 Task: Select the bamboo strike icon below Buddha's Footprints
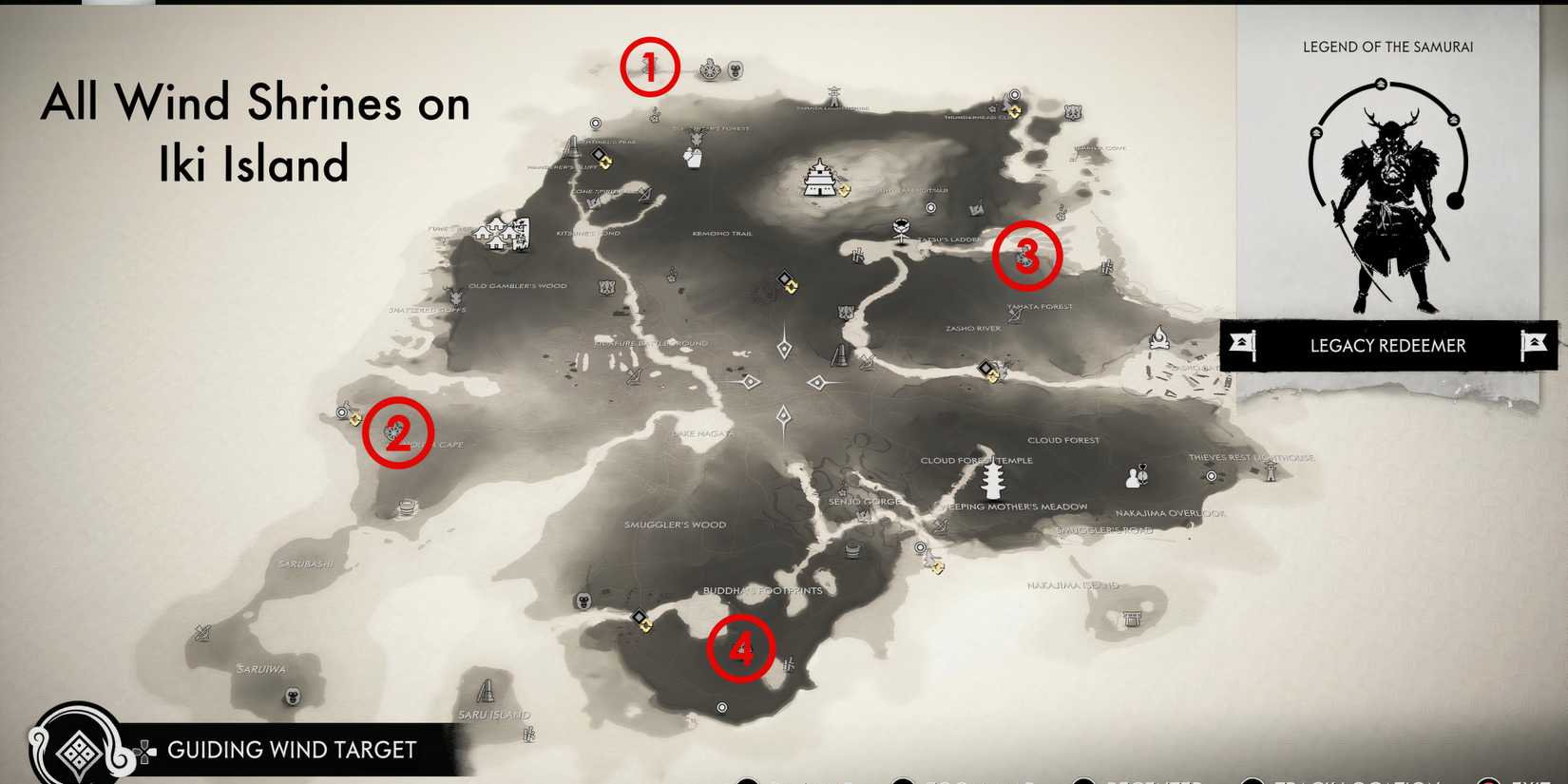point(789,663)
